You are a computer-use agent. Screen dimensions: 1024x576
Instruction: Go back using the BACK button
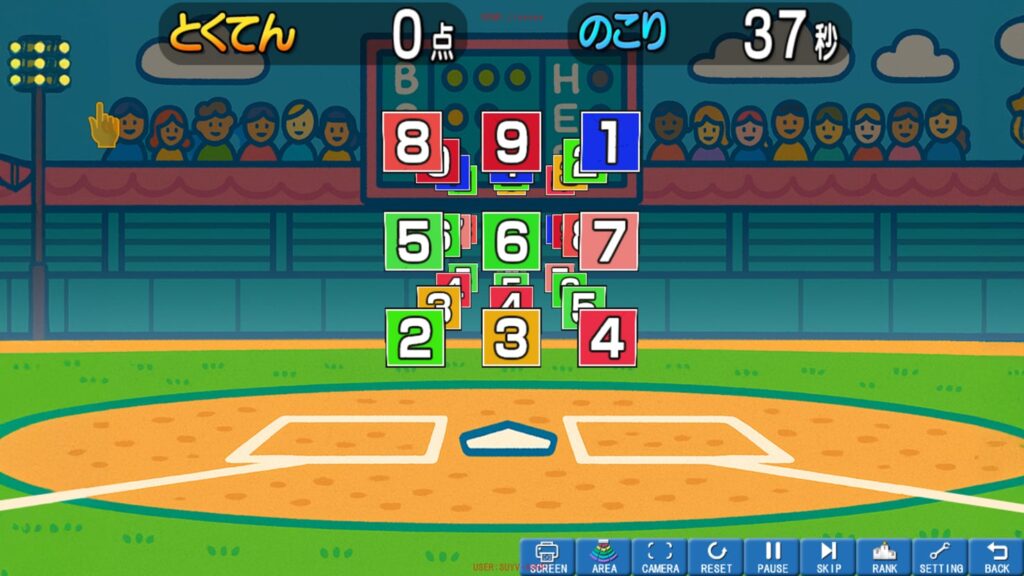[x=996, y=557]
